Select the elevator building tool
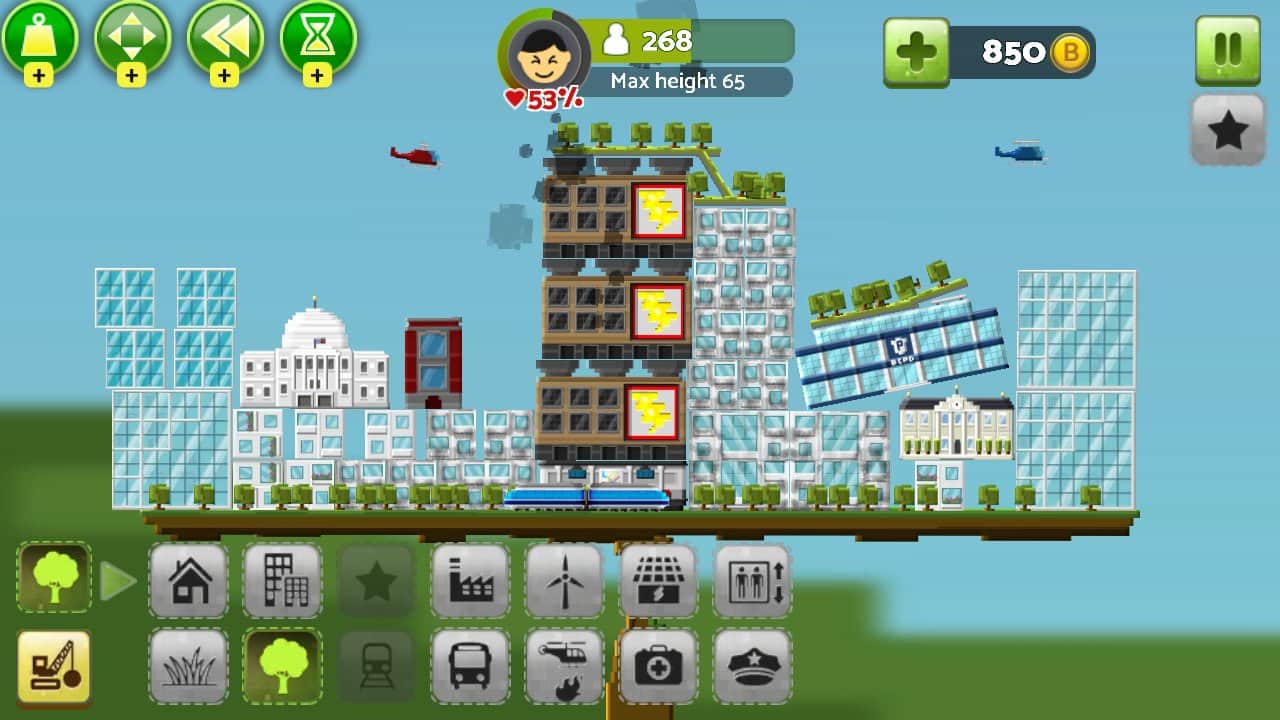Screen dimensions: 1280x720 tap(752, 580)
